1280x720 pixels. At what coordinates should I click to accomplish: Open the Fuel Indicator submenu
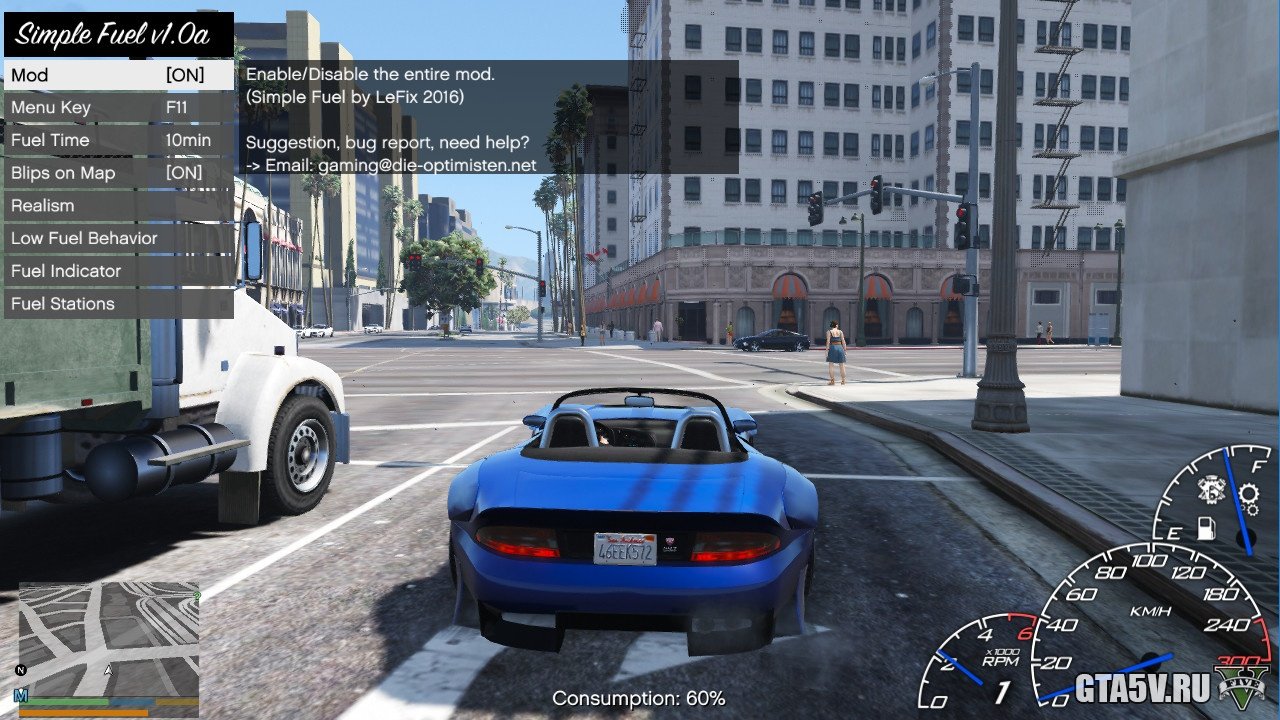118,271
